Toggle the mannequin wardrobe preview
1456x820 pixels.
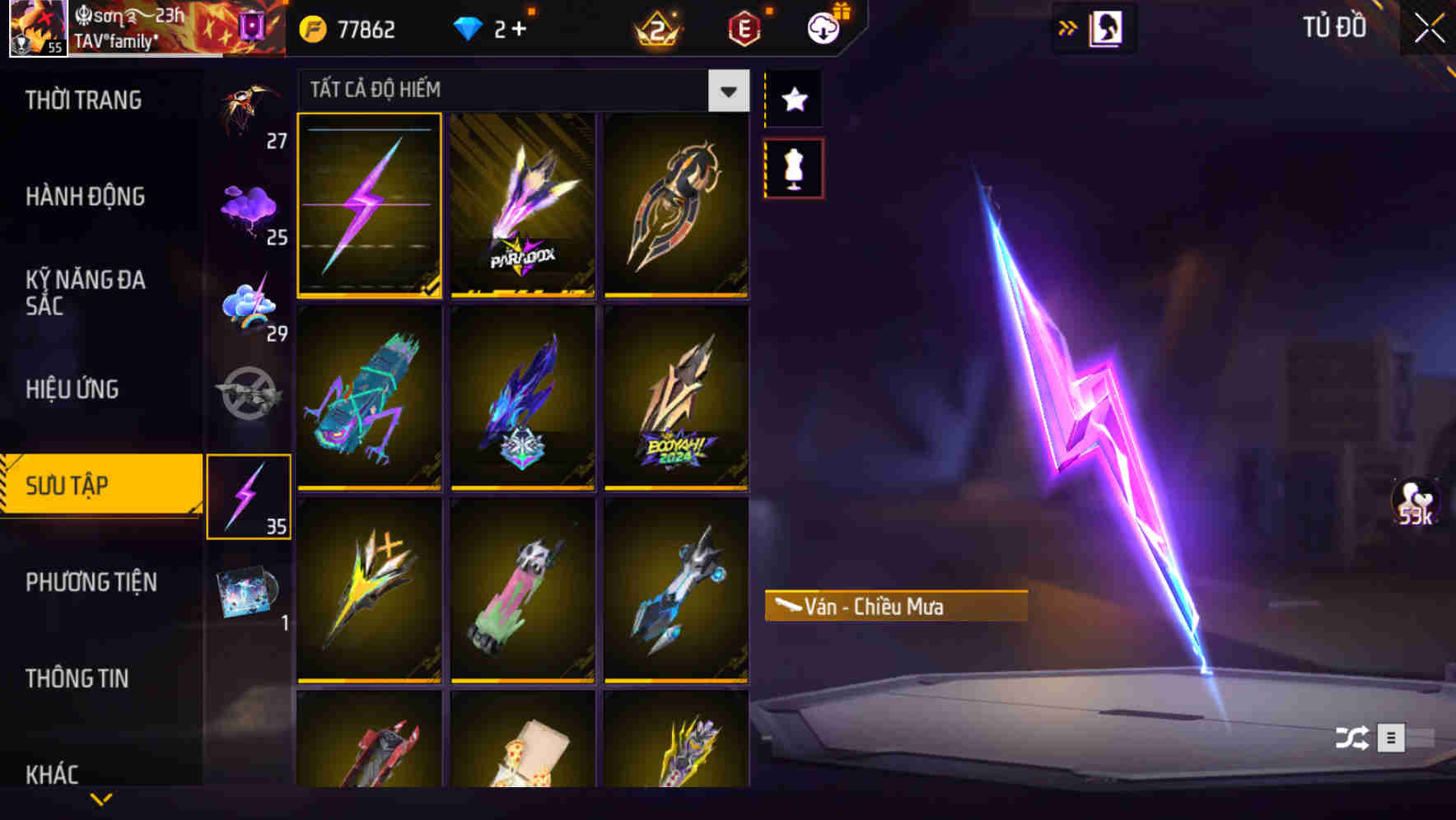click(793, 165)
